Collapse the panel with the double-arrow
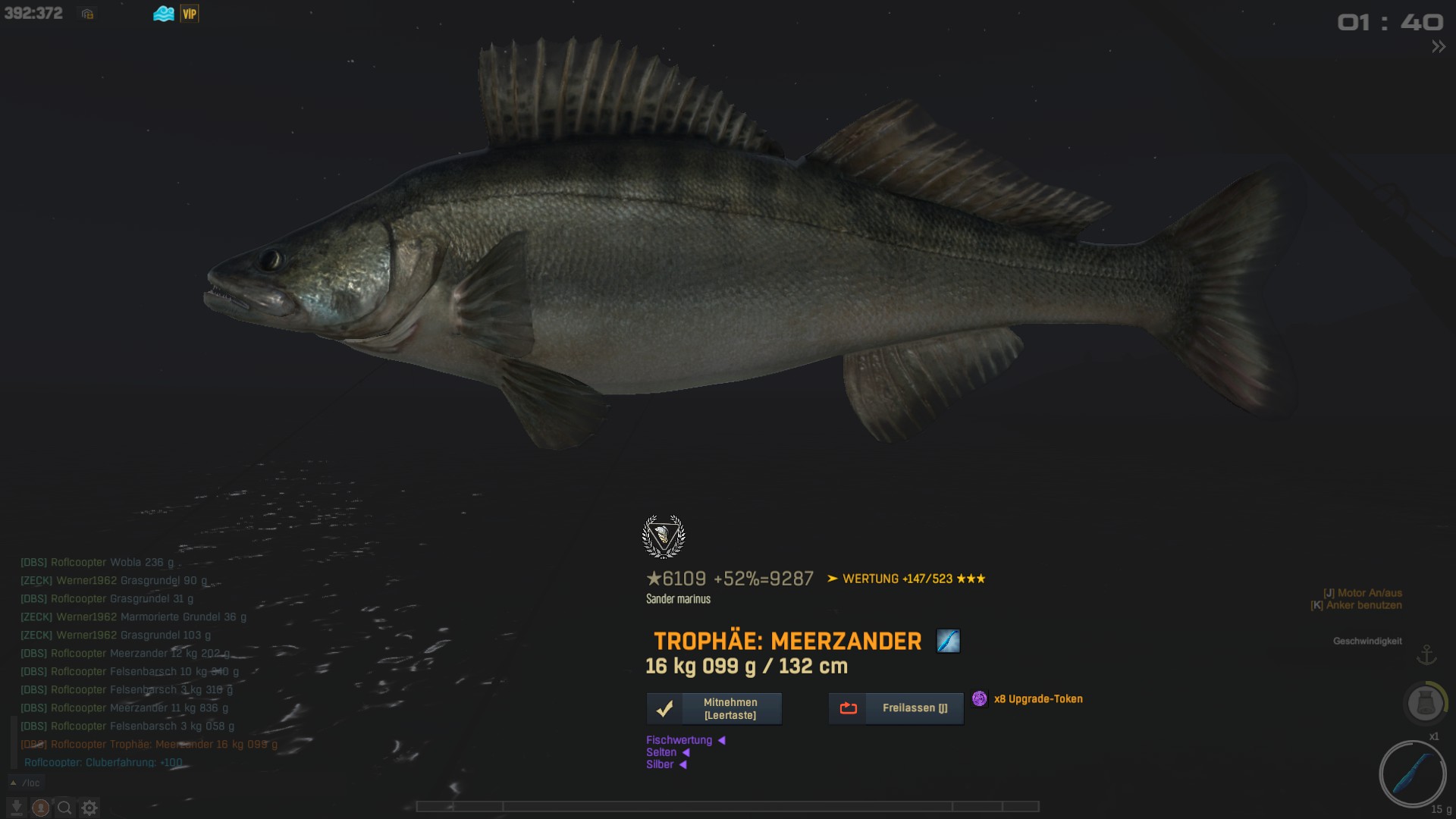This screenshot has height=819, width=1456. [1438, 47]
